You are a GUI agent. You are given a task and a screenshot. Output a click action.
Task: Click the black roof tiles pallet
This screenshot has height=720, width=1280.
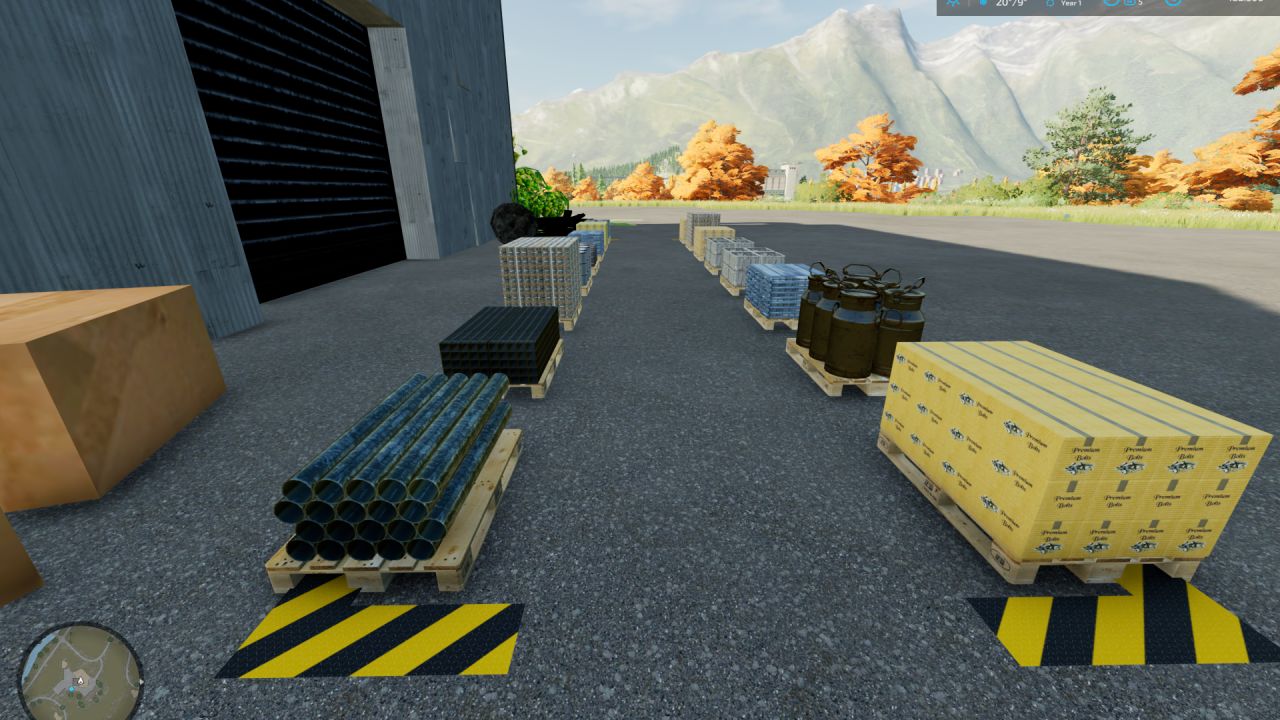pos(500,340)
